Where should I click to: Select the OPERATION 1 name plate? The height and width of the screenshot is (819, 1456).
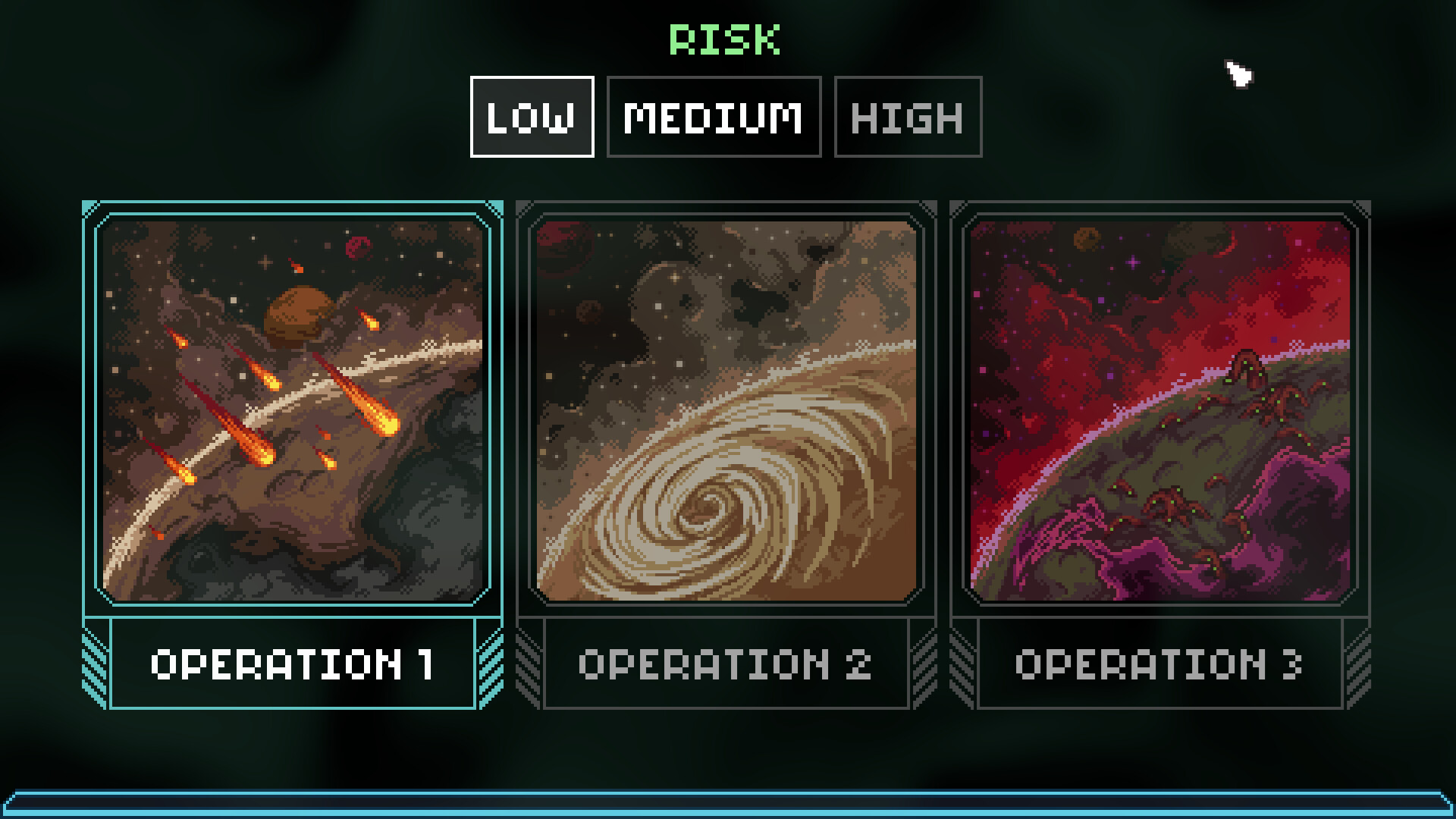click(292, 664)
